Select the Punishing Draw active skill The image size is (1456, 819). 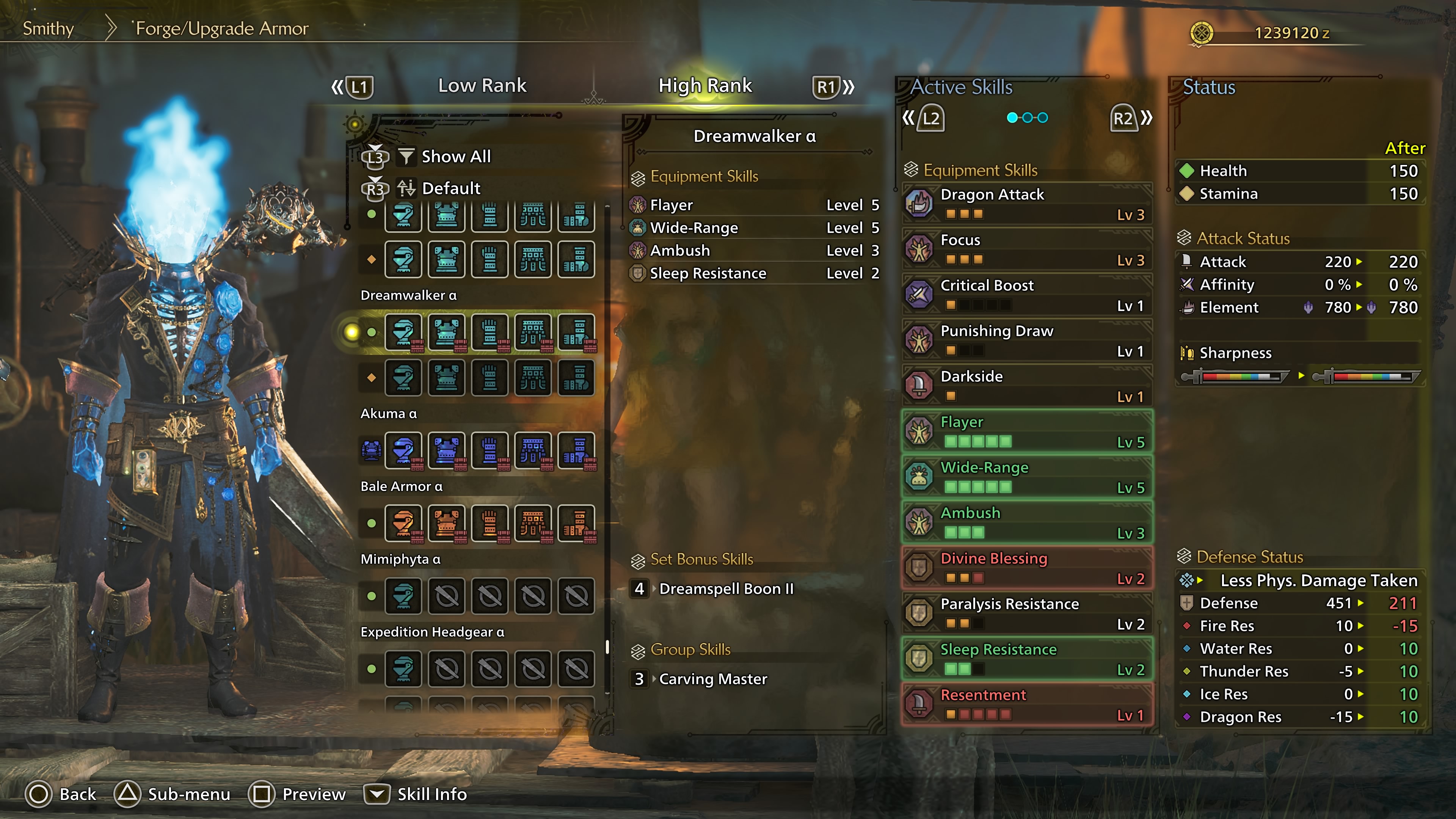pos(1026,340)
